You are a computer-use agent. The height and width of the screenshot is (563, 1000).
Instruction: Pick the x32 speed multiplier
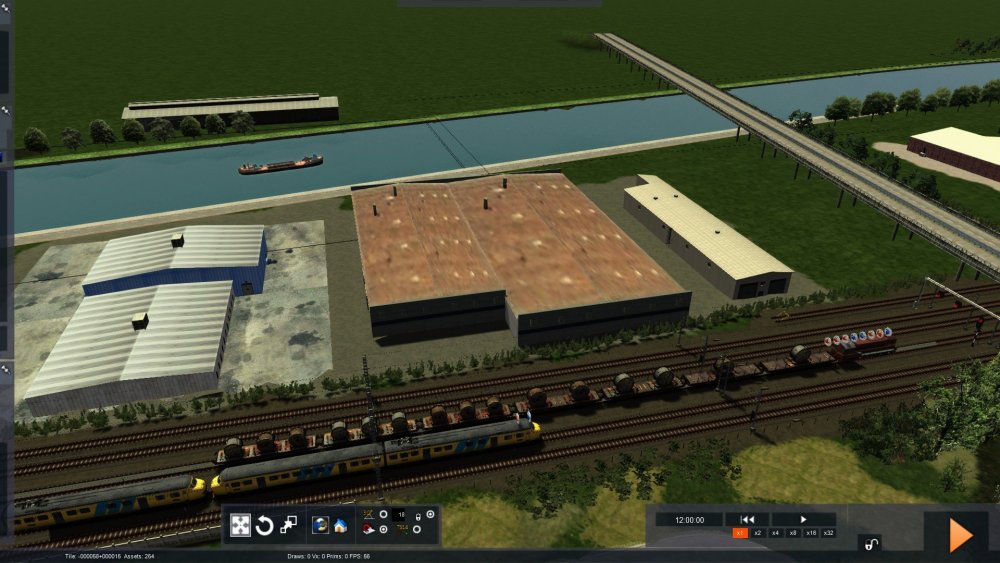[828, 533]
